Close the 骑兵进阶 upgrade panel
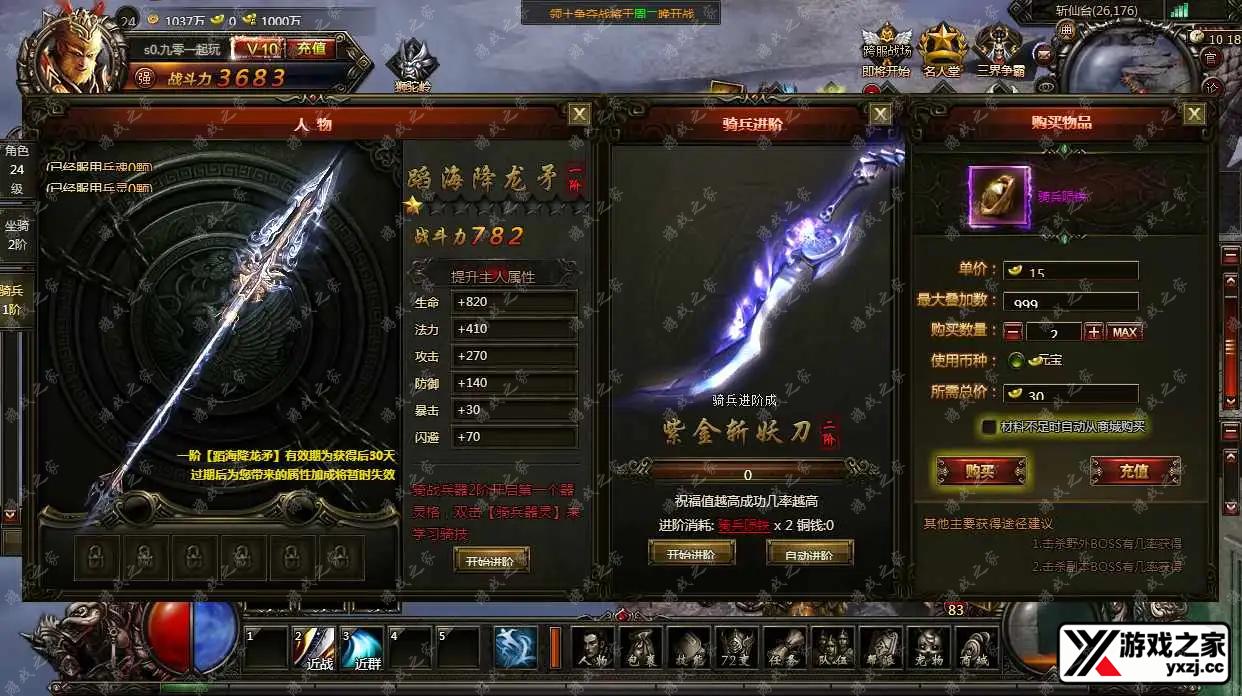The height and width of the screenshot is (696, 1242). point(880,115)
